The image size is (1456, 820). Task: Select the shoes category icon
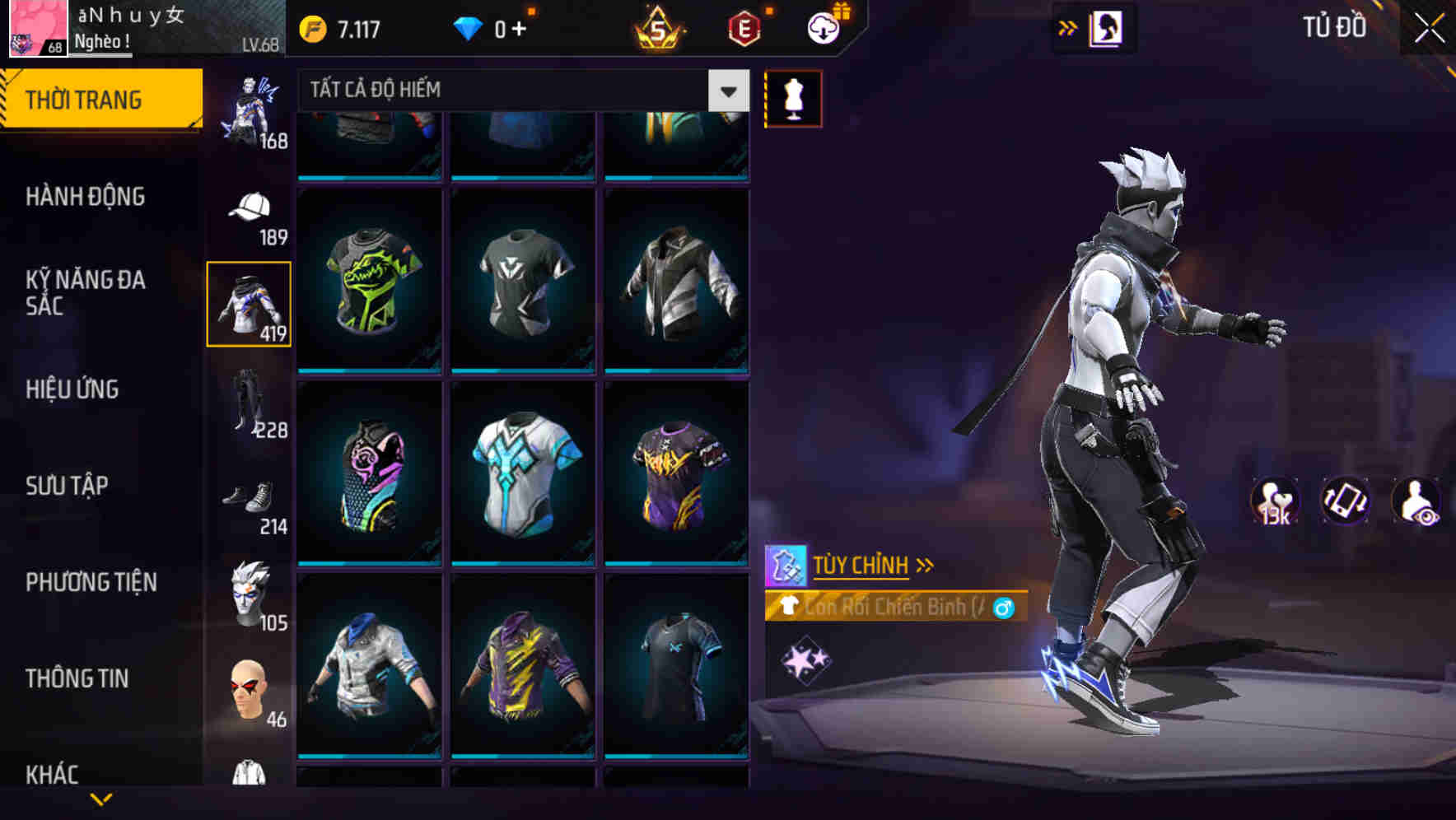pos(249,498)
